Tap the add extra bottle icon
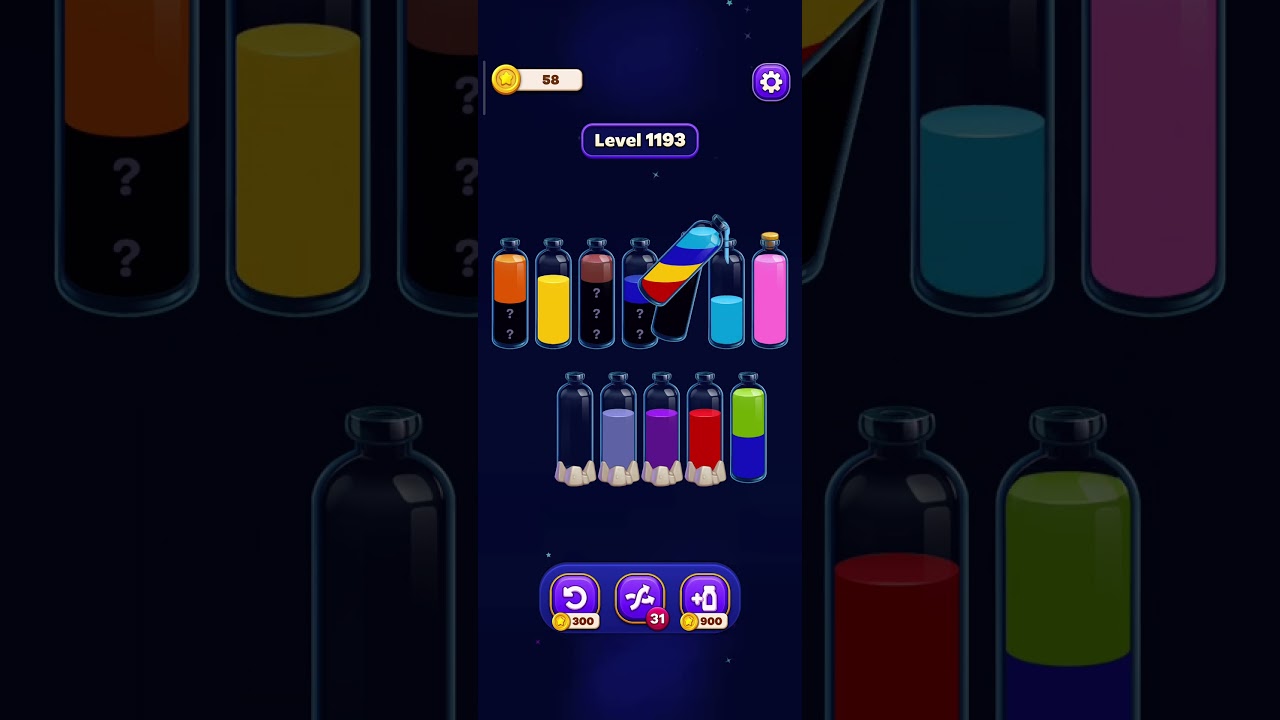 706,597
